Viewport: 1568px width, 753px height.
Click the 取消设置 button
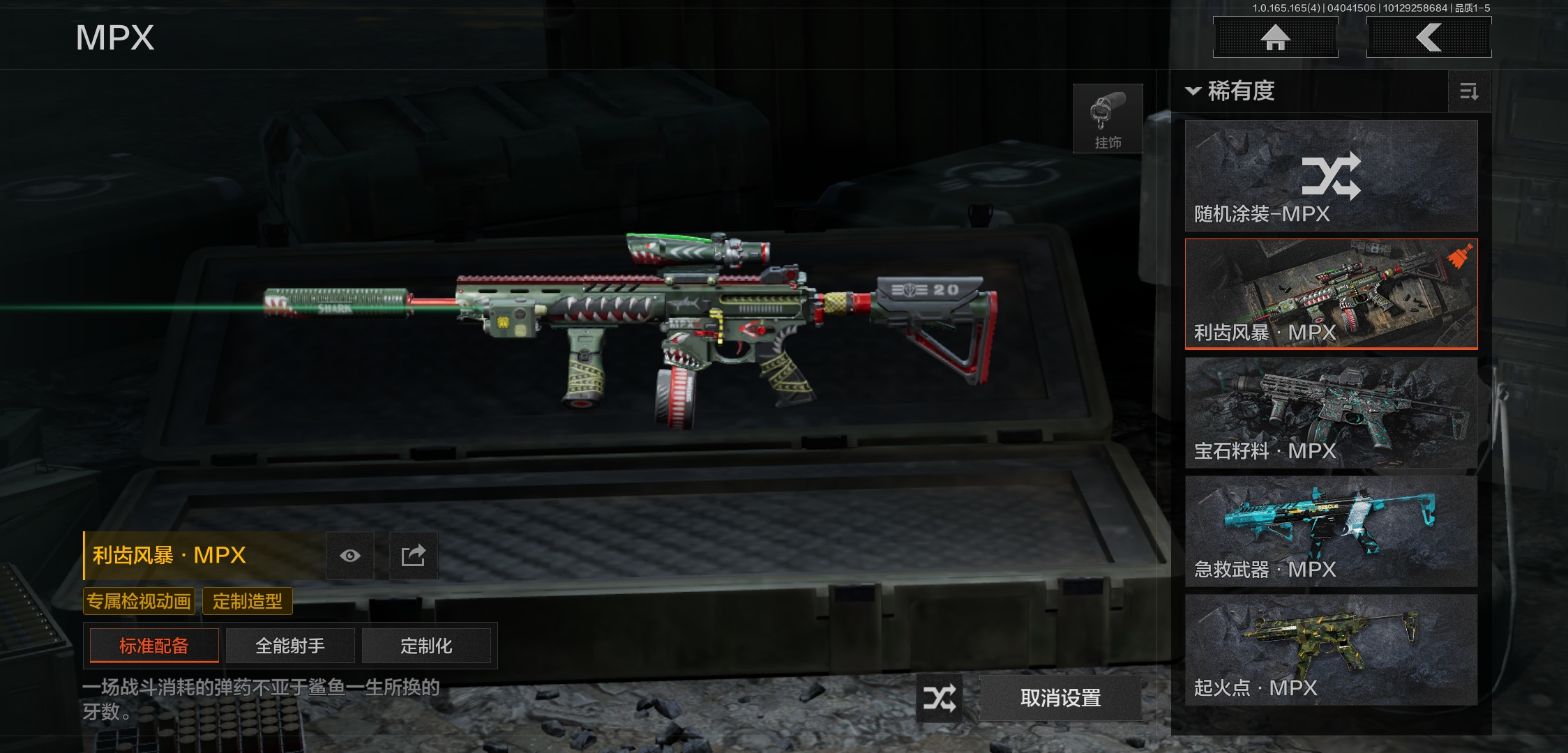1060,698
